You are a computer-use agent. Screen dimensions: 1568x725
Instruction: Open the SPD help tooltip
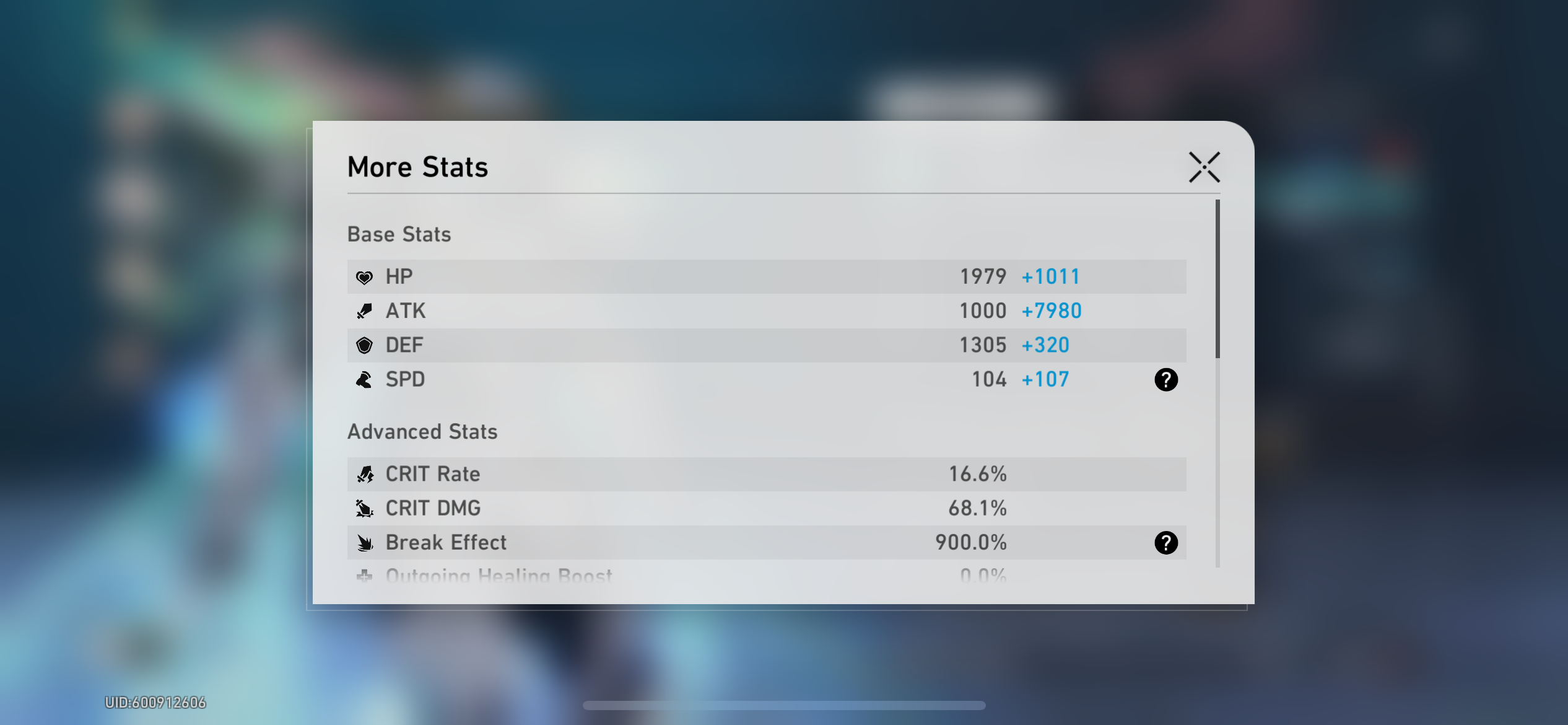point(1167,380)
